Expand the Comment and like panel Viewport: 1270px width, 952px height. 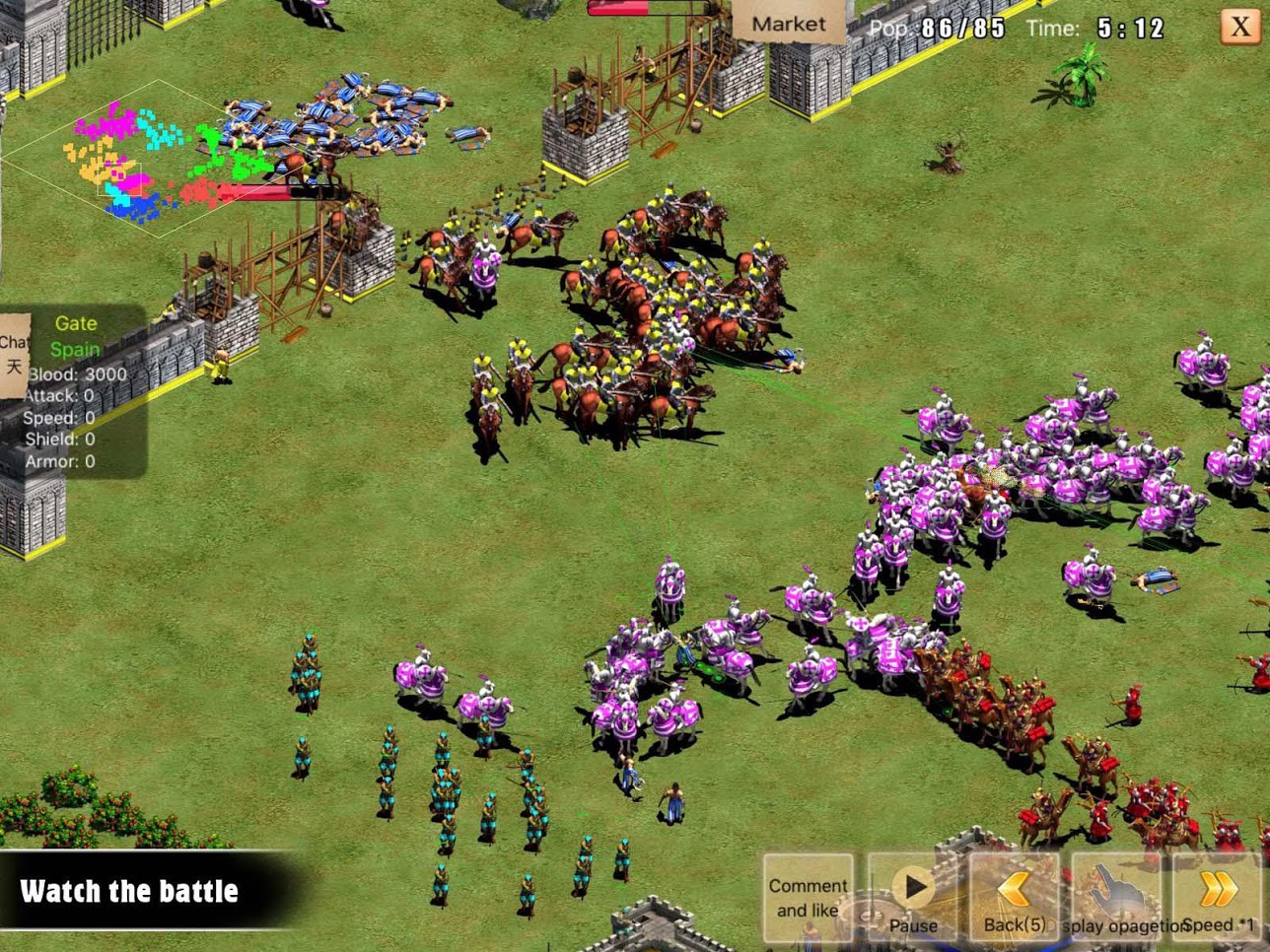(809, 897)
